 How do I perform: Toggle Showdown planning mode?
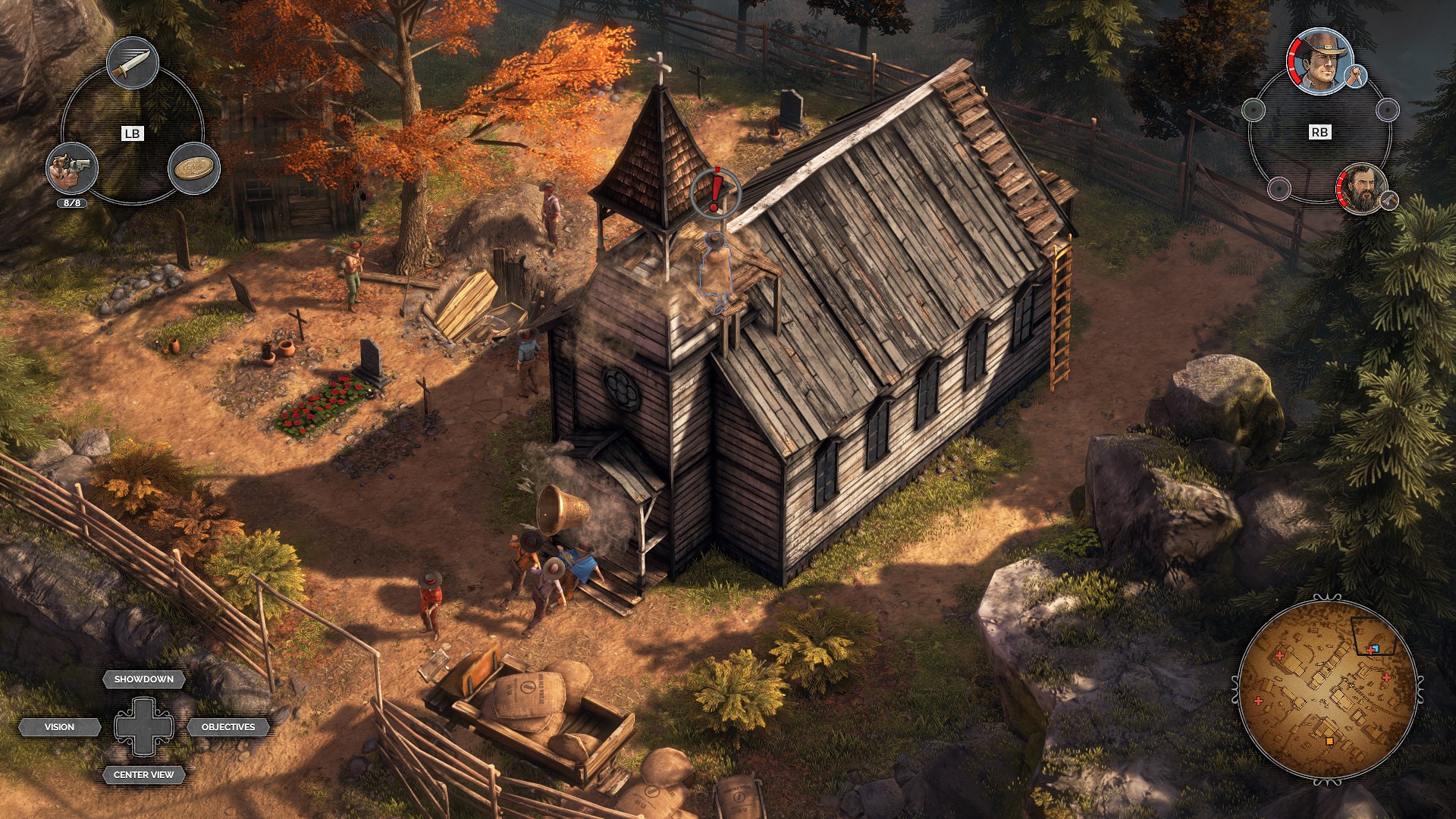click(143, 679)
